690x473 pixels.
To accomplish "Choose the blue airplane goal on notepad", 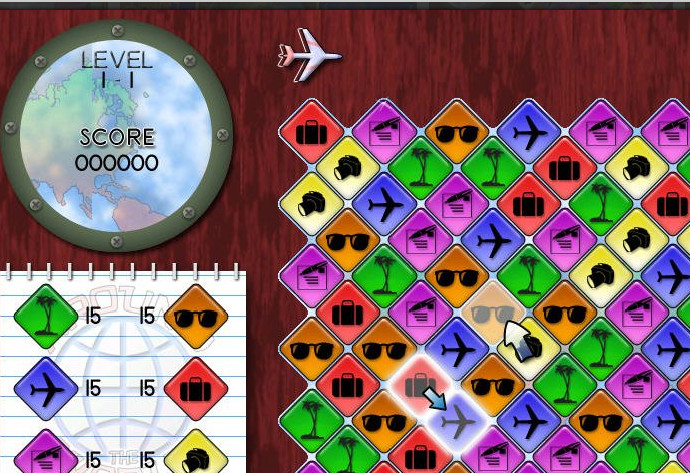I will coord(45,387).
